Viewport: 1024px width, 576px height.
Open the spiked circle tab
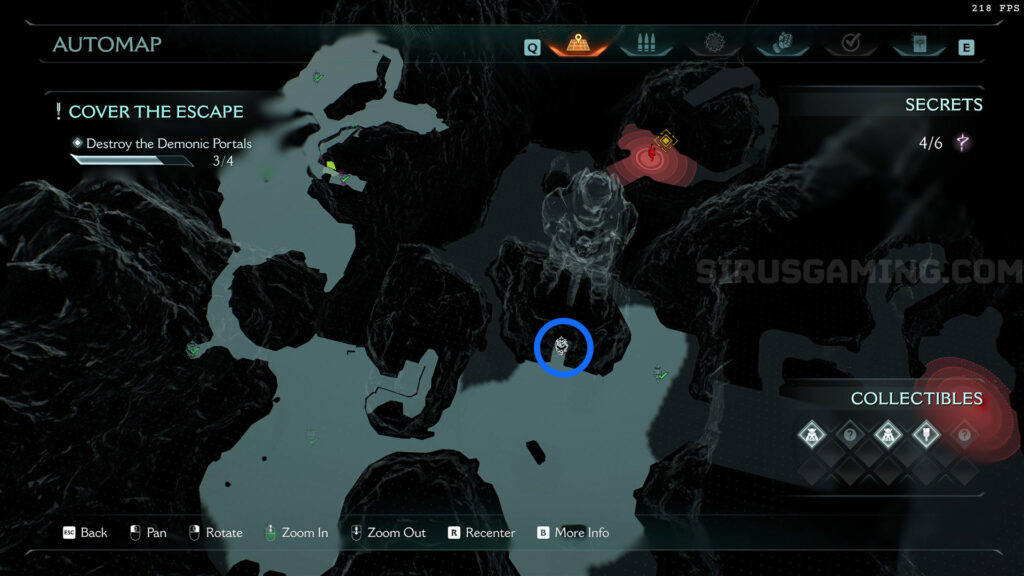(713, 45)
